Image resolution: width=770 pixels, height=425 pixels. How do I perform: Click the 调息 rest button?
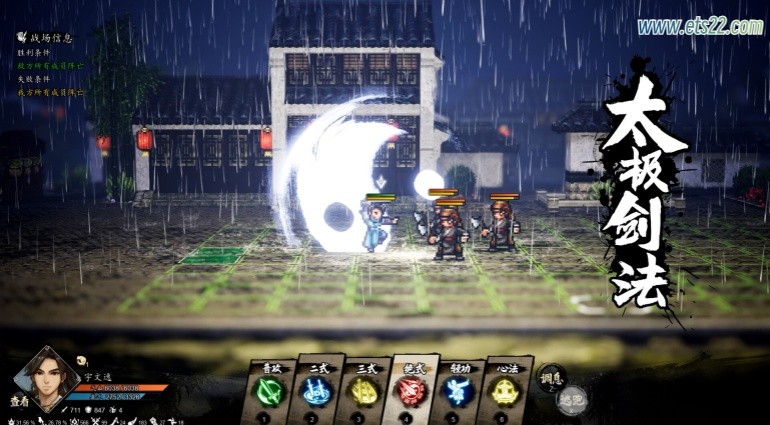coord(549,381)
